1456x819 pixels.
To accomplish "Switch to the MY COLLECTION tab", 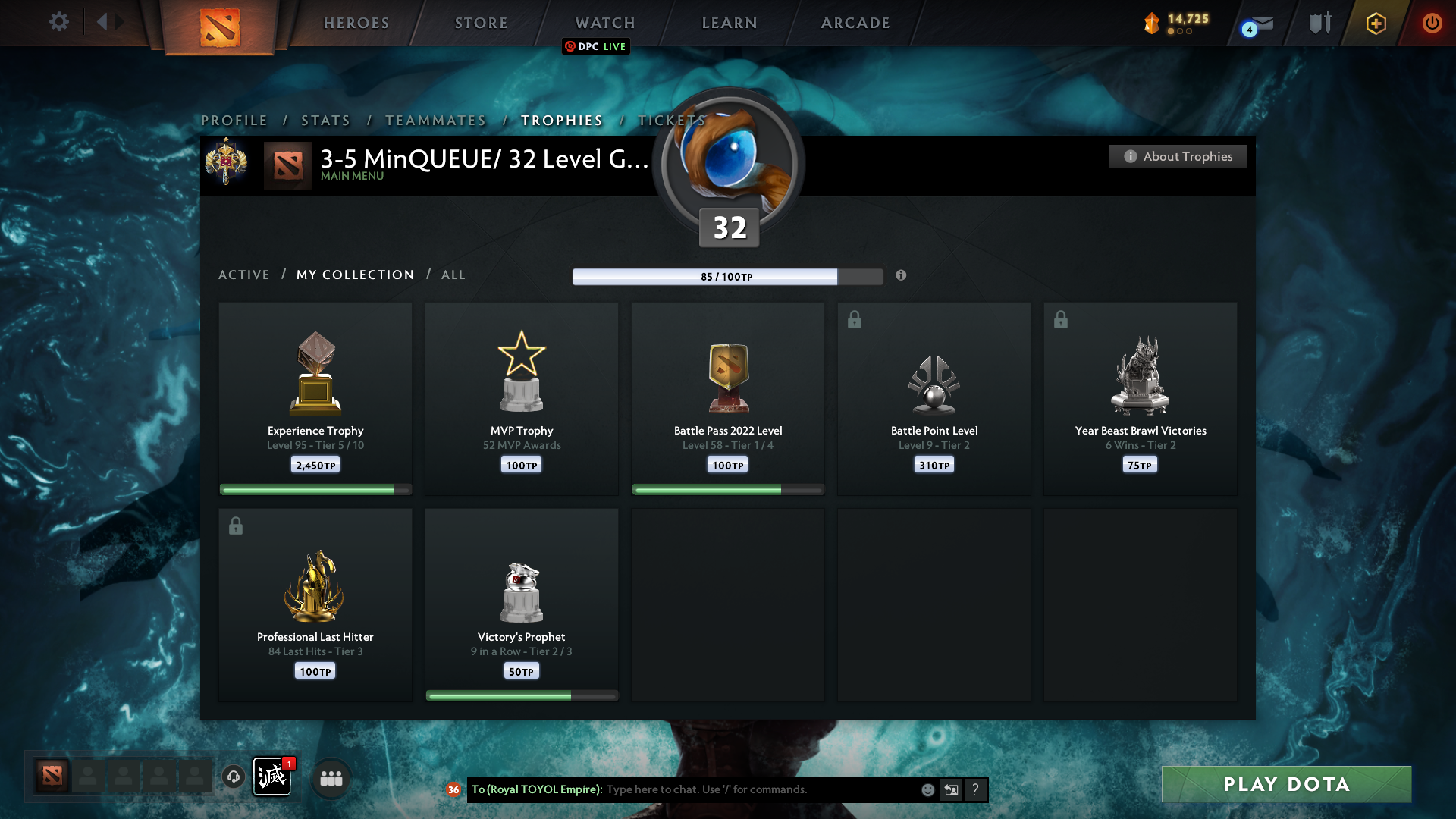I will 354,275.
